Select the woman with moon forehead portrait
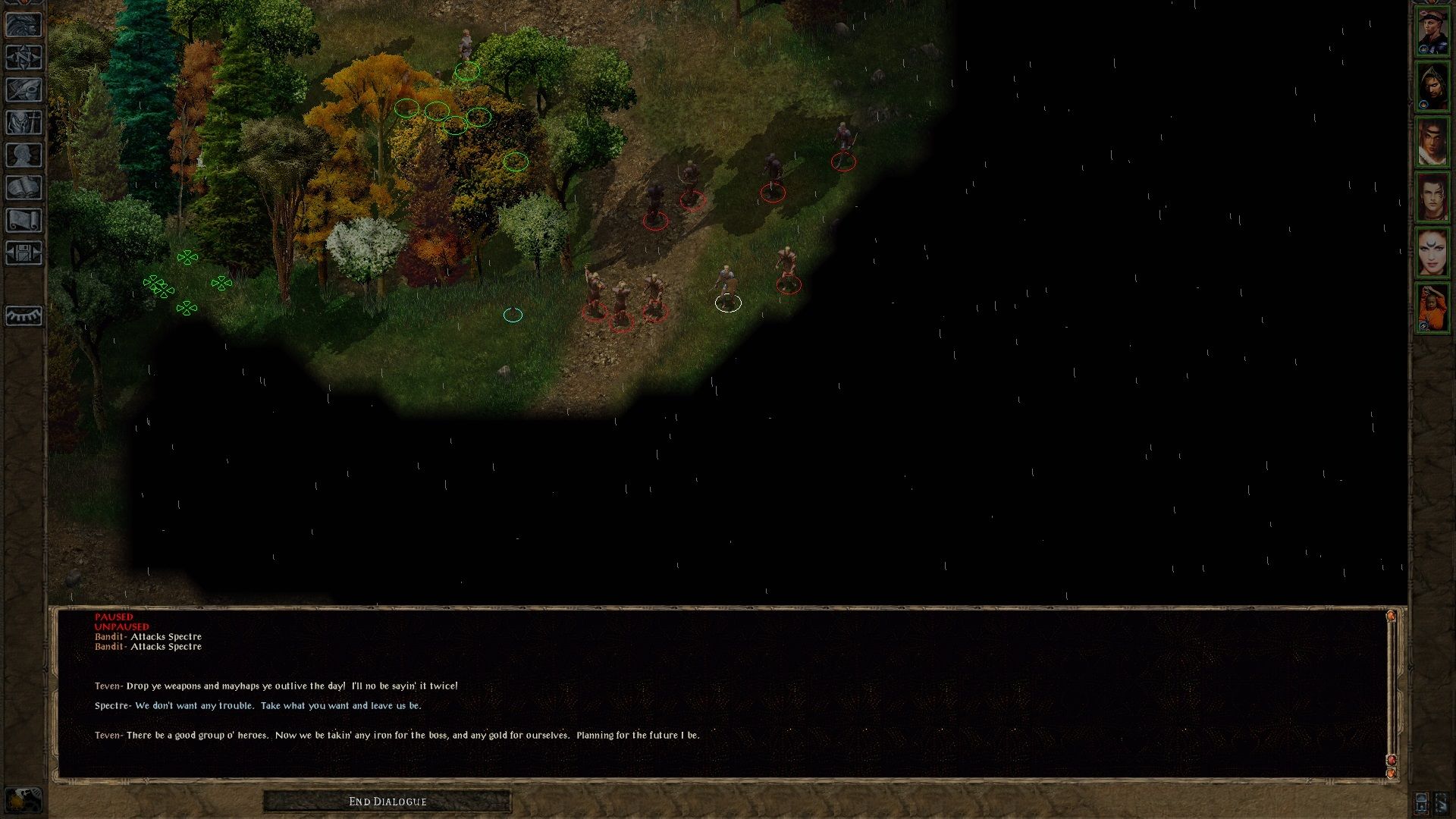The width and height of the screenshot is (1456, 819). [x=1432, y=253]
